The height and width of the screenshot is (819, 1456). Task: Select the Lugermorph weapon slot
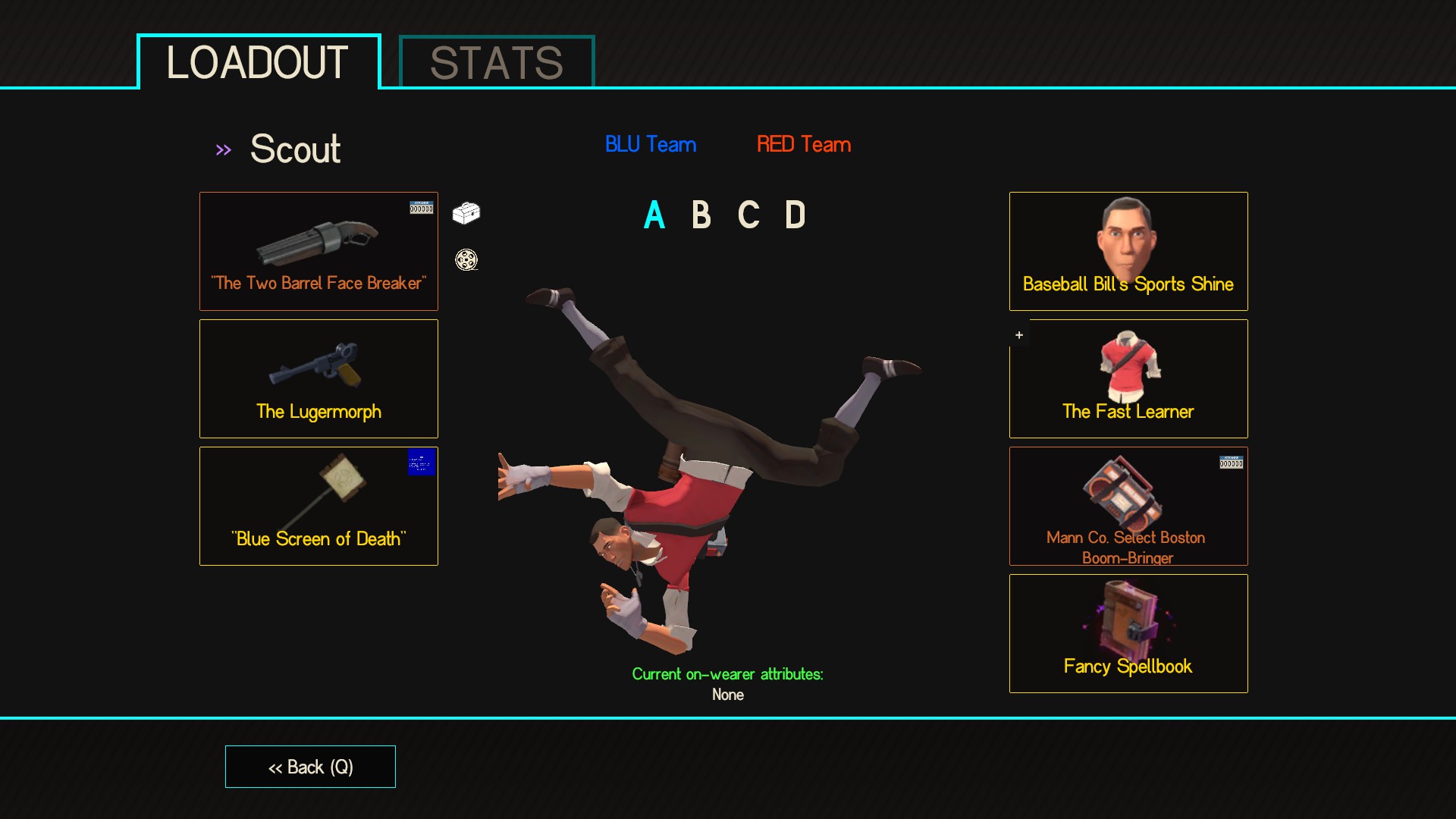pyautogui.click(x=318, y=378)
